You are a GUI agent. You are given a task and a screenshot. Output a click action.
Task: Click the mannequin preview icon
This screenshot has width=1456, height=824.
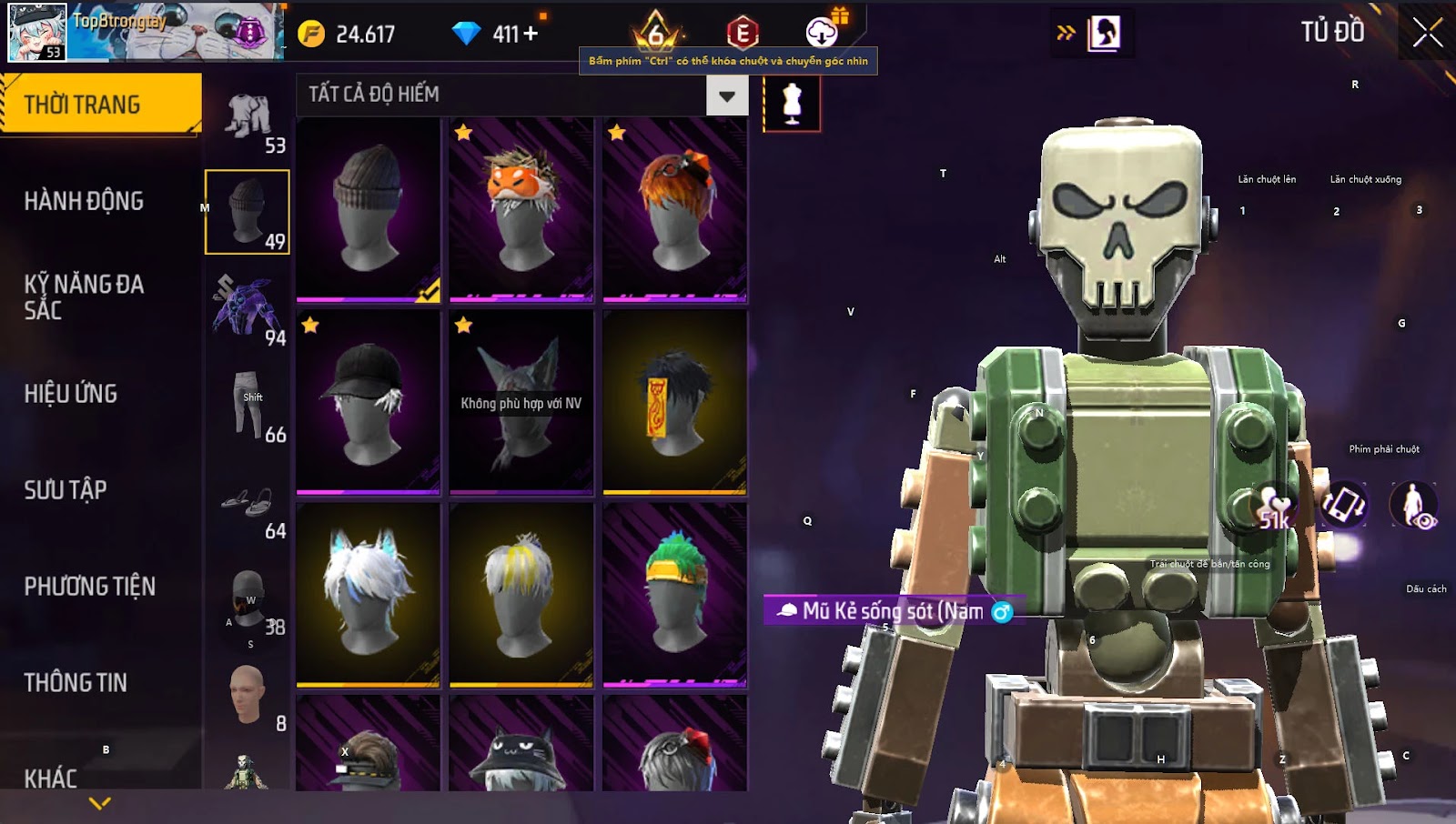click(792, 103)
